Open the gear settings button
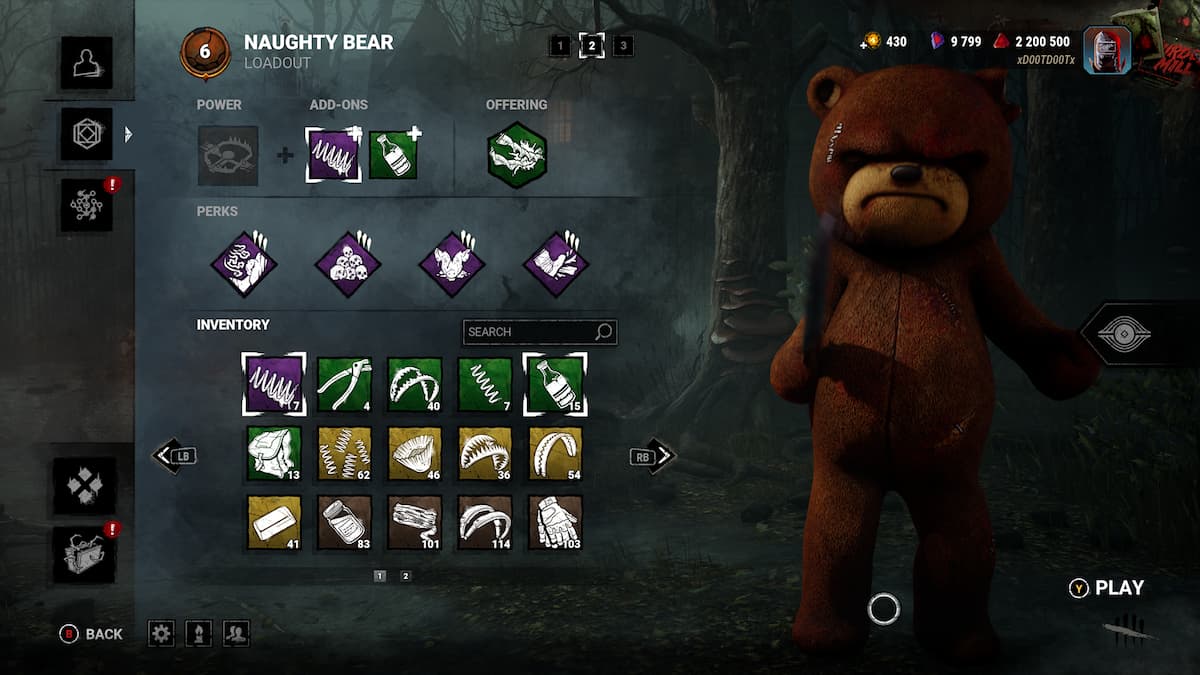Image resolution: width=1200 pixels, height=675 pixels. pyautogui.click(x=161, y=633)
